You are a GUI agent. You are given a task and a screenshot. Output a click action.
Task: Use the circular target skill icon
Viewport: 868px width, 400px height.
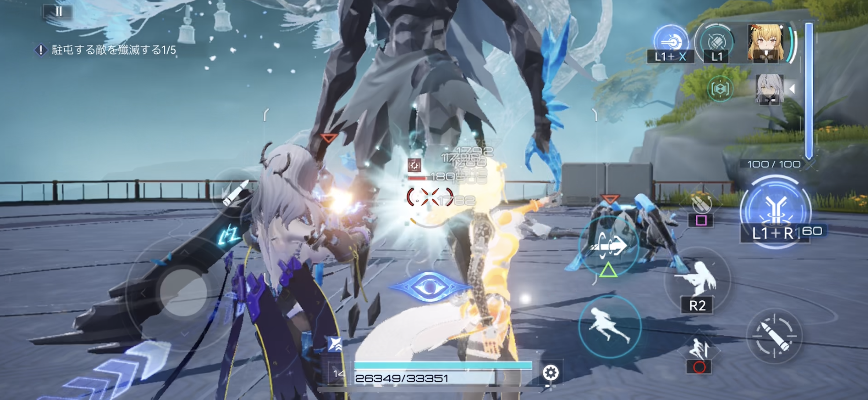(x=716, y=43)
